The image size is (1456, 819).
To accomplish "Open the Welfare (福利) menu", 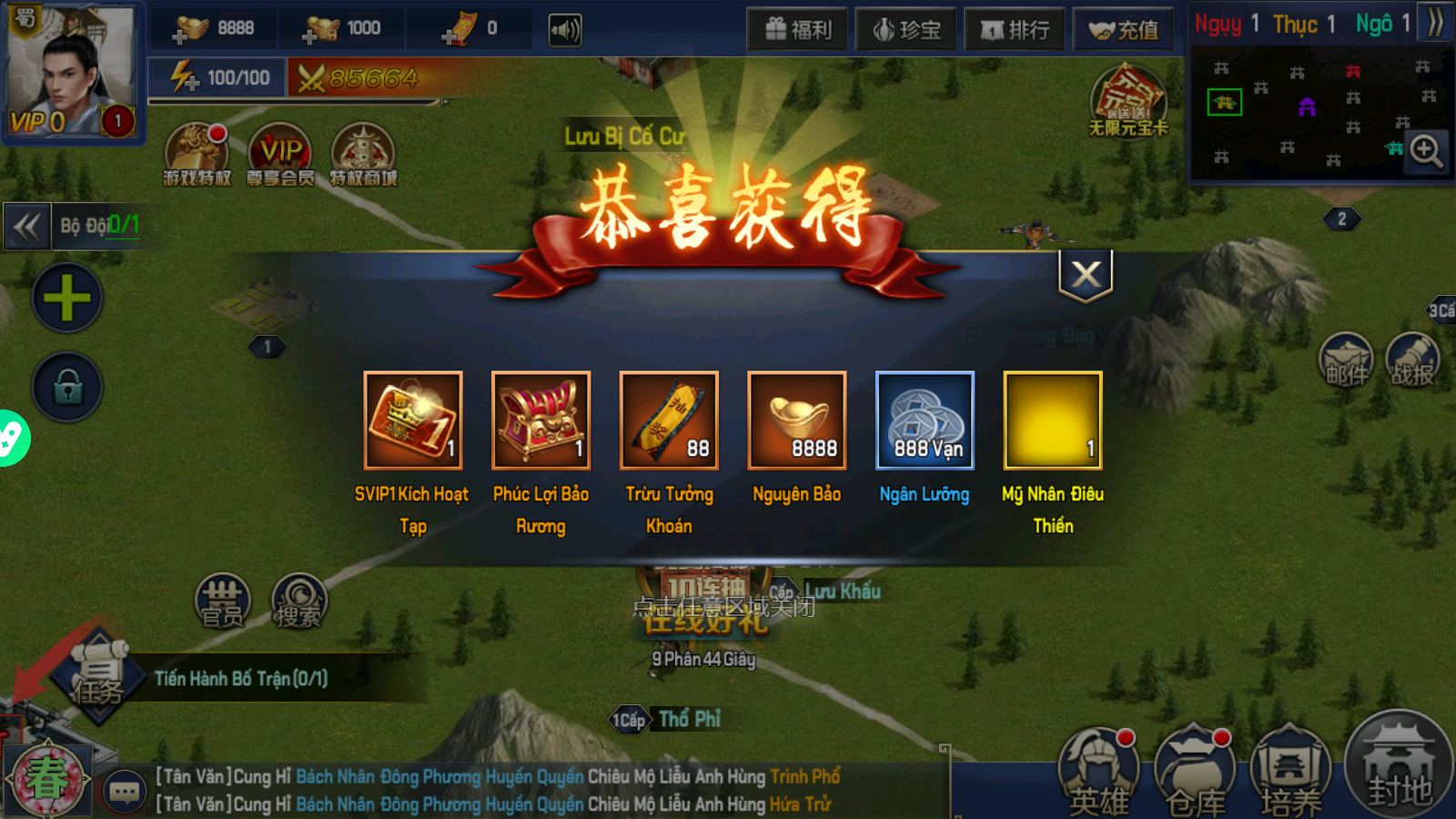I will 797,28.
